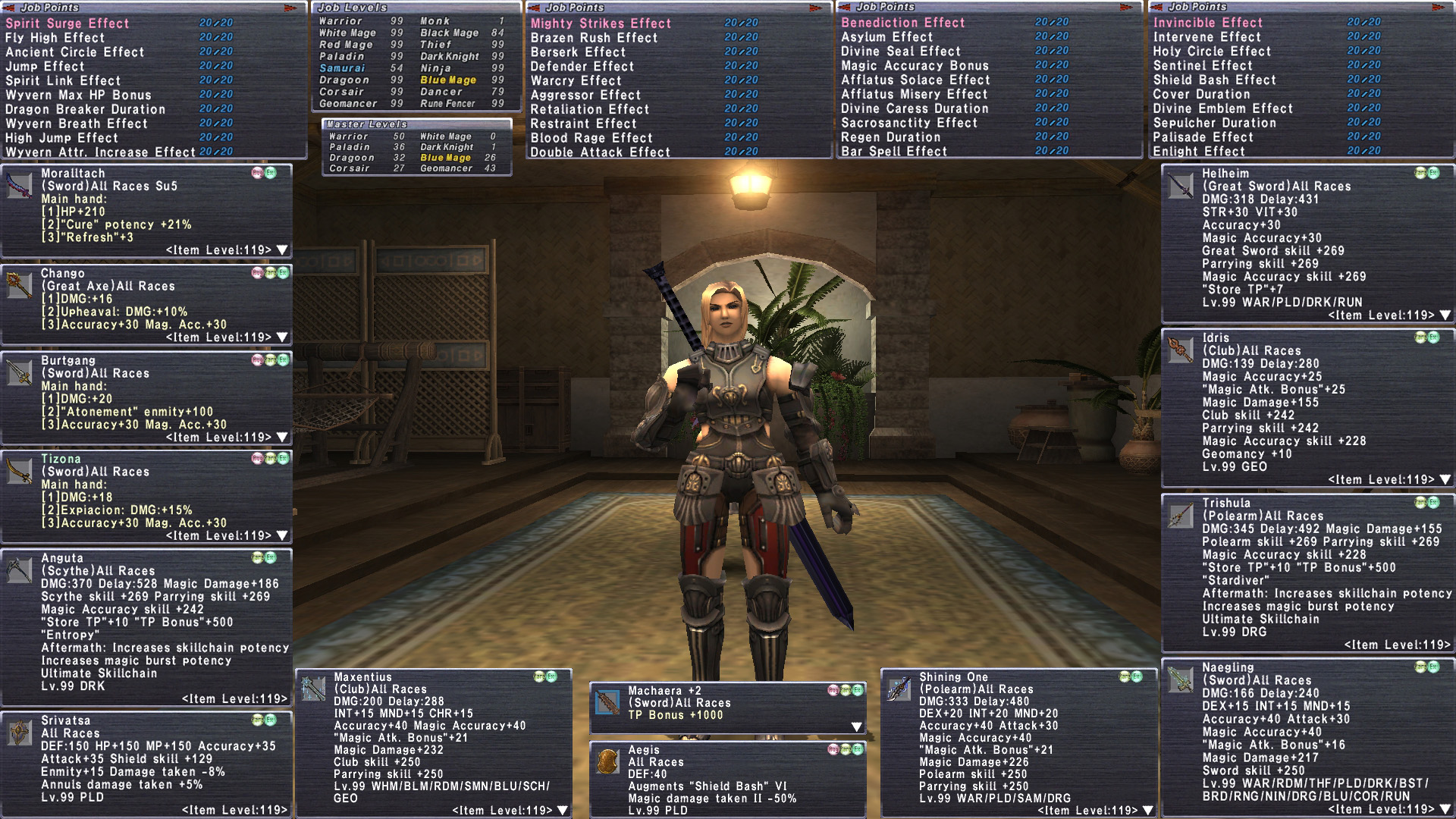Image resolution: width=1456 pixels, height=819 pixels.
Task: Click the Burtgang sword icon
Action: coord(19,372)
